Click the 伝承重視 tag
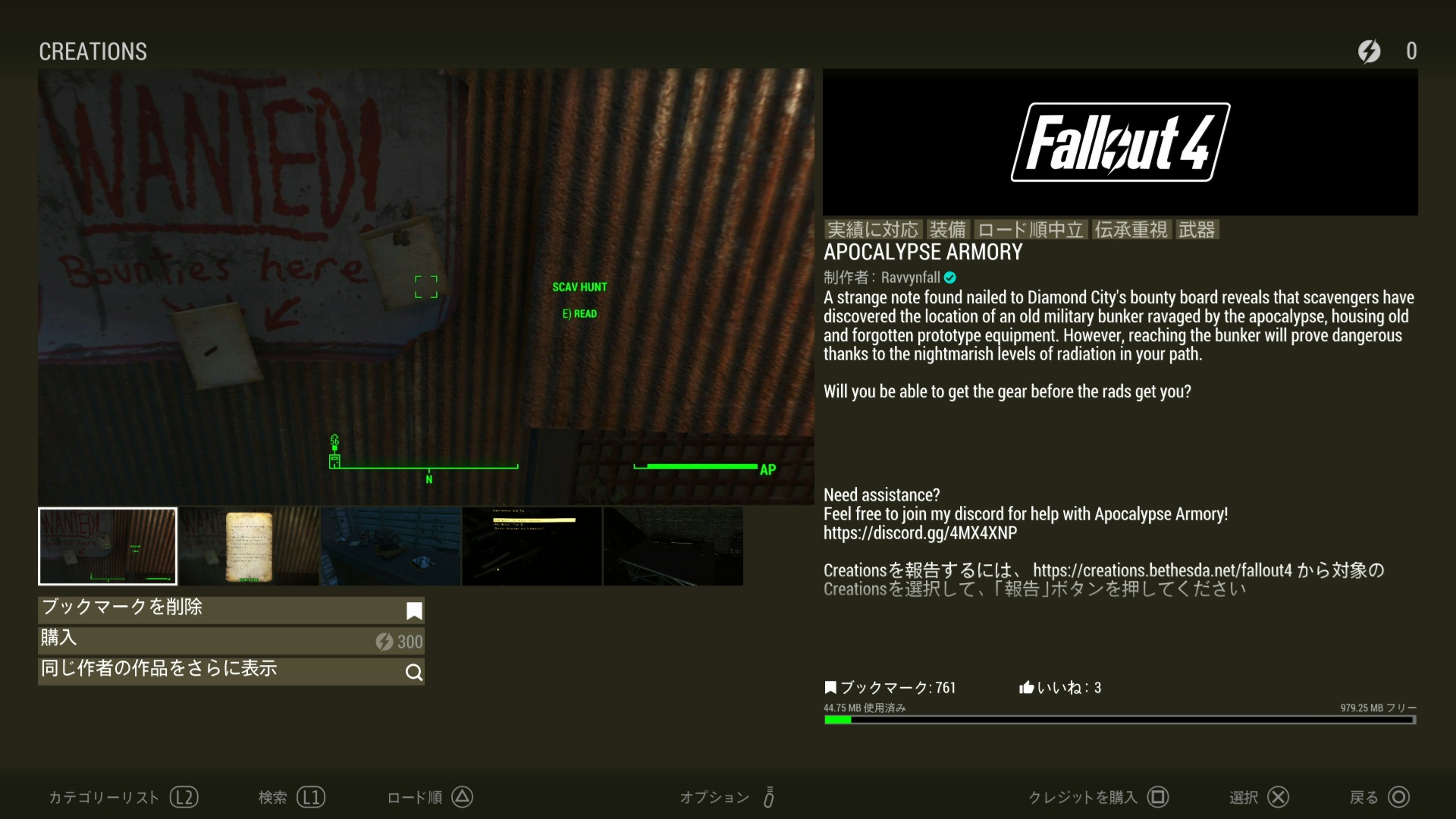Screen dimensions: 1456x819 click(x=1131, y=230)
